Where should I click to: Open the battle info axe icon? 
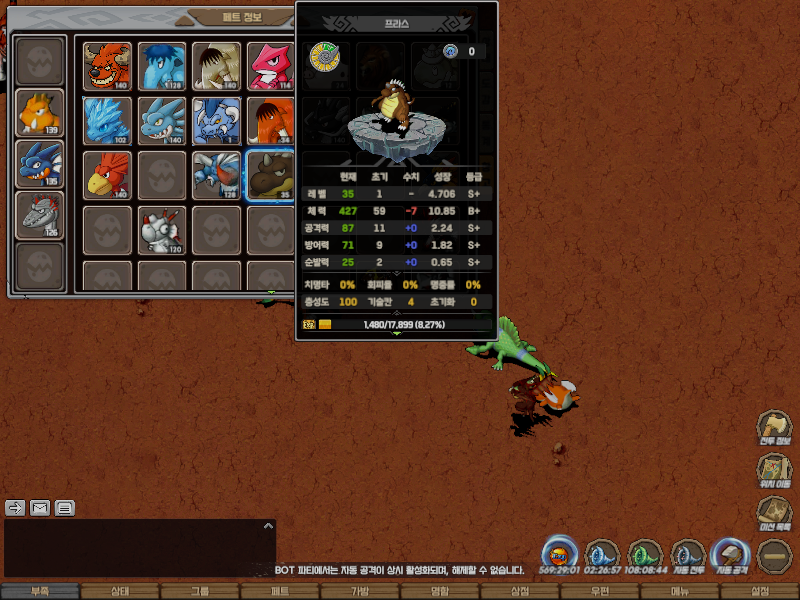pos(774,426)
